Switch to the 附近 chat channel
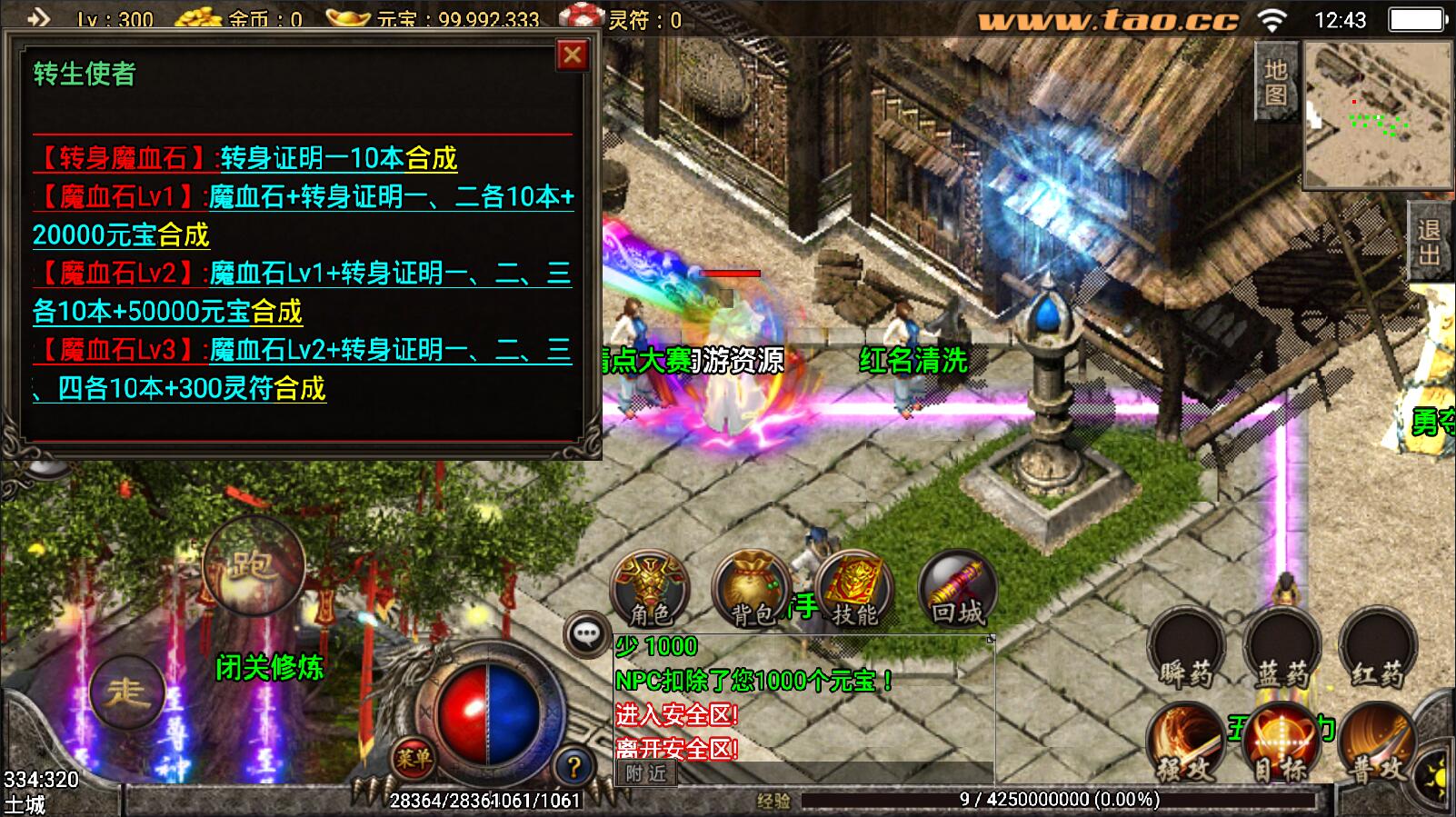The height and width of the screenshot is (817, 1456). point(646,773)
